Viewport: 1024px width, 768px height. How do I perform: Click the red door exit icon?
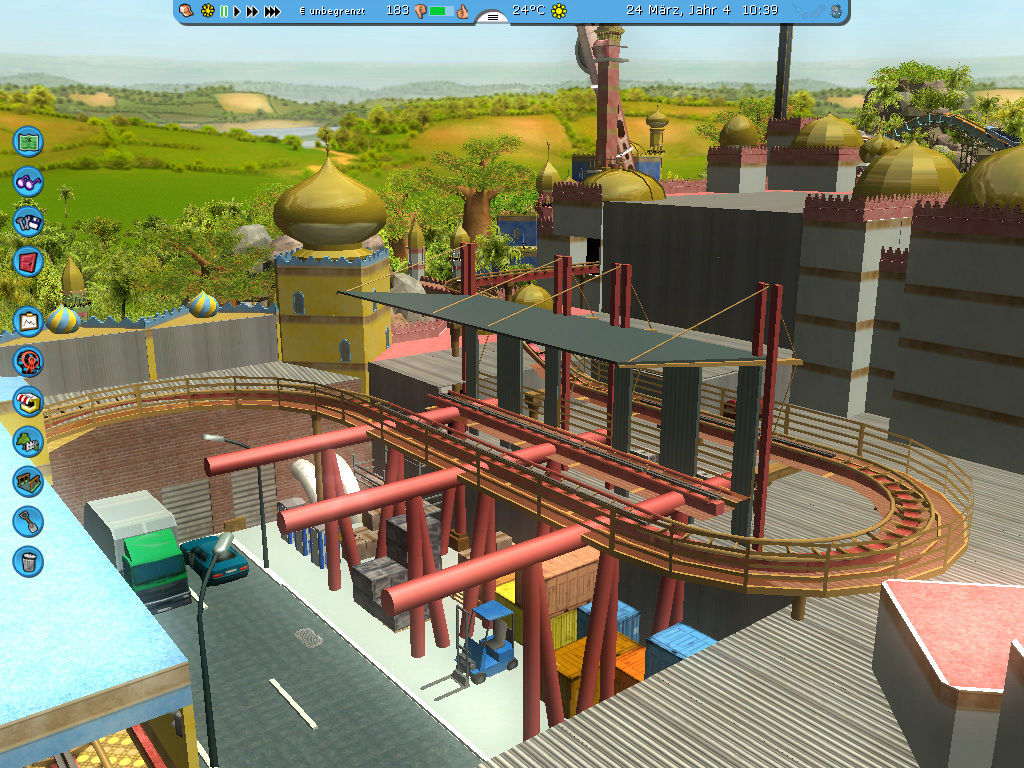coord(28,262)
